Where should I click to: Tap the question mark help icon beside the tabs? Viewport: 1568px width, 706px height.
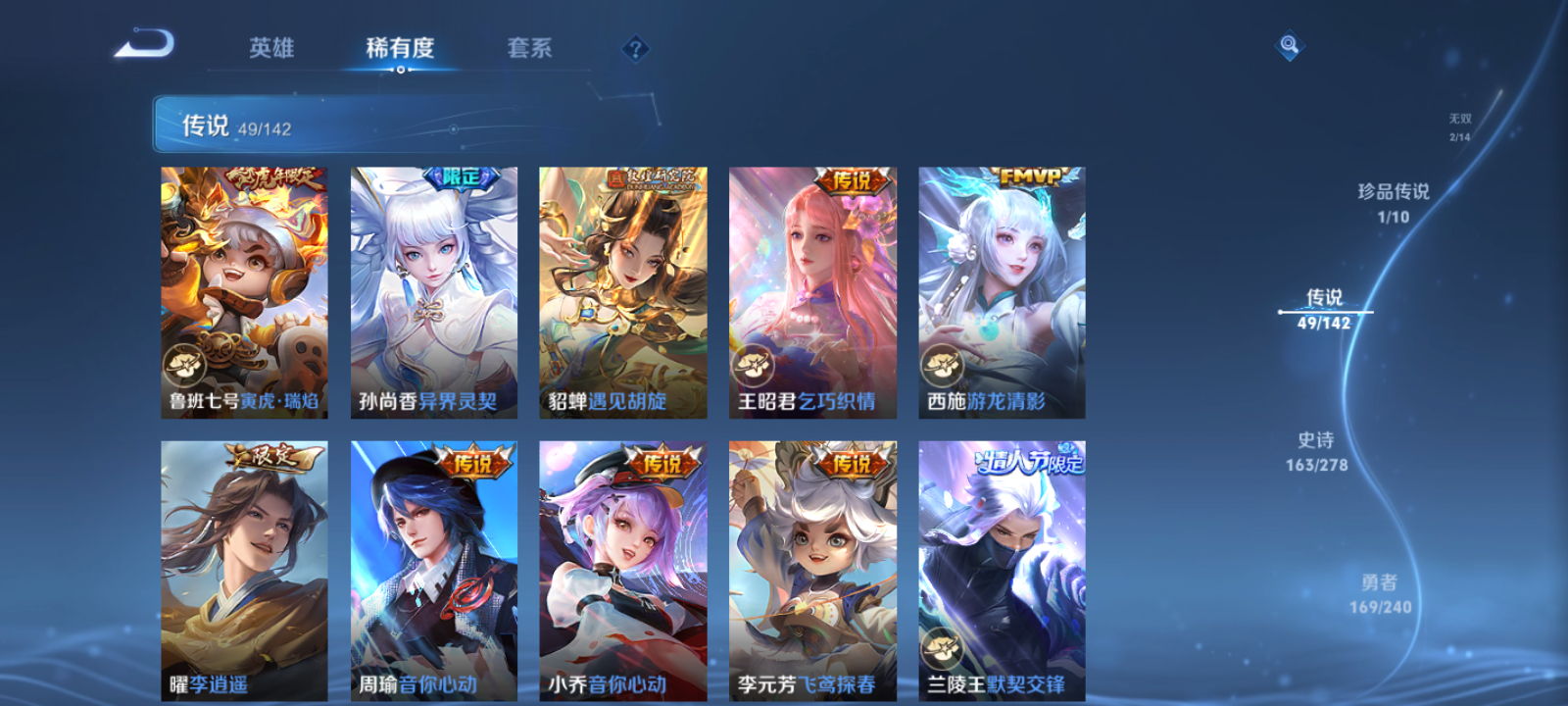[638, 48]
